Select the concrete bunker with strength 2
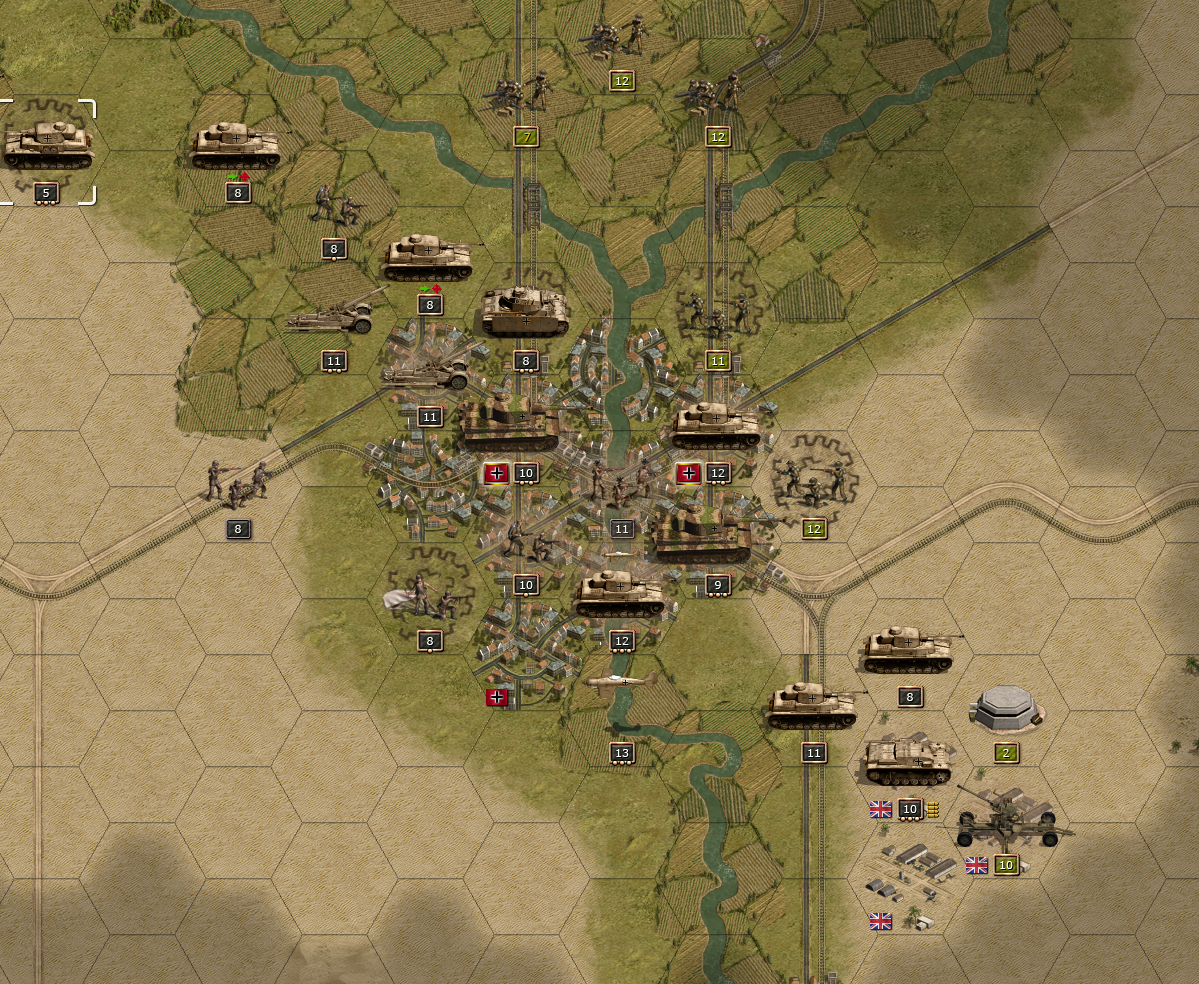 [1006, 709]
